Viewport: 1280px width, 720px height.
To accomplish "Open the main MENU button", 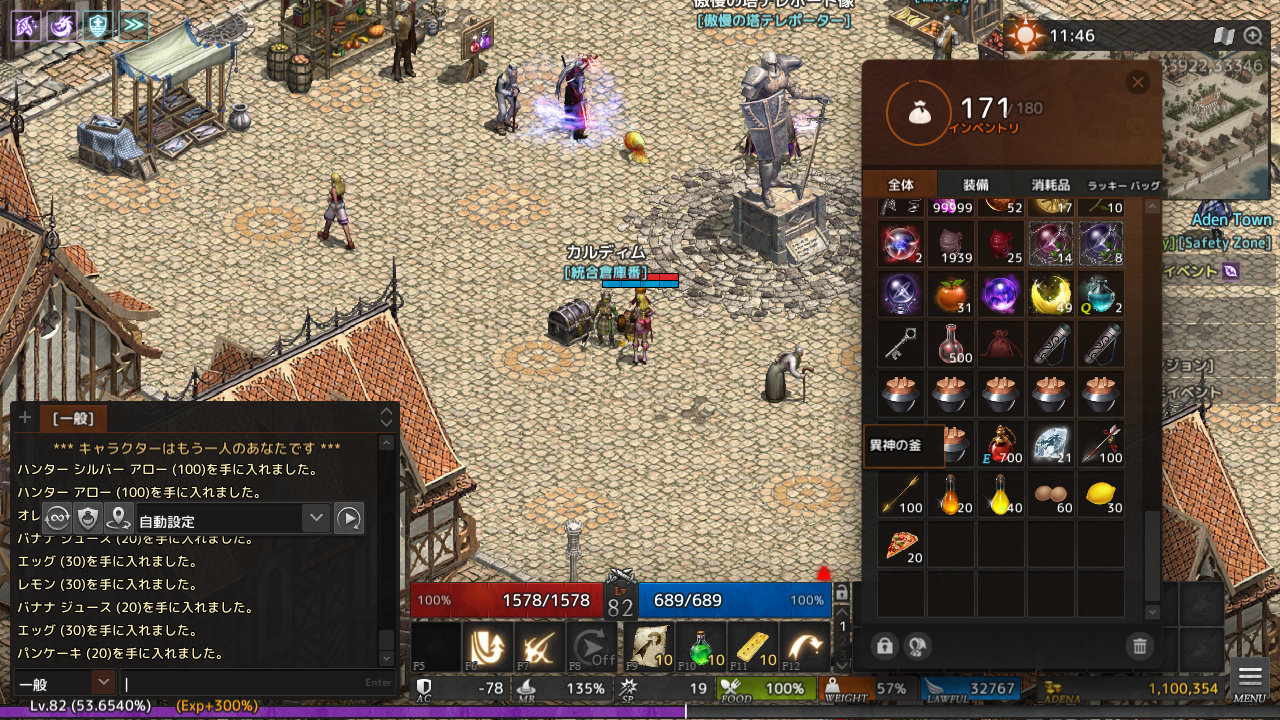I will (1250, 679).
